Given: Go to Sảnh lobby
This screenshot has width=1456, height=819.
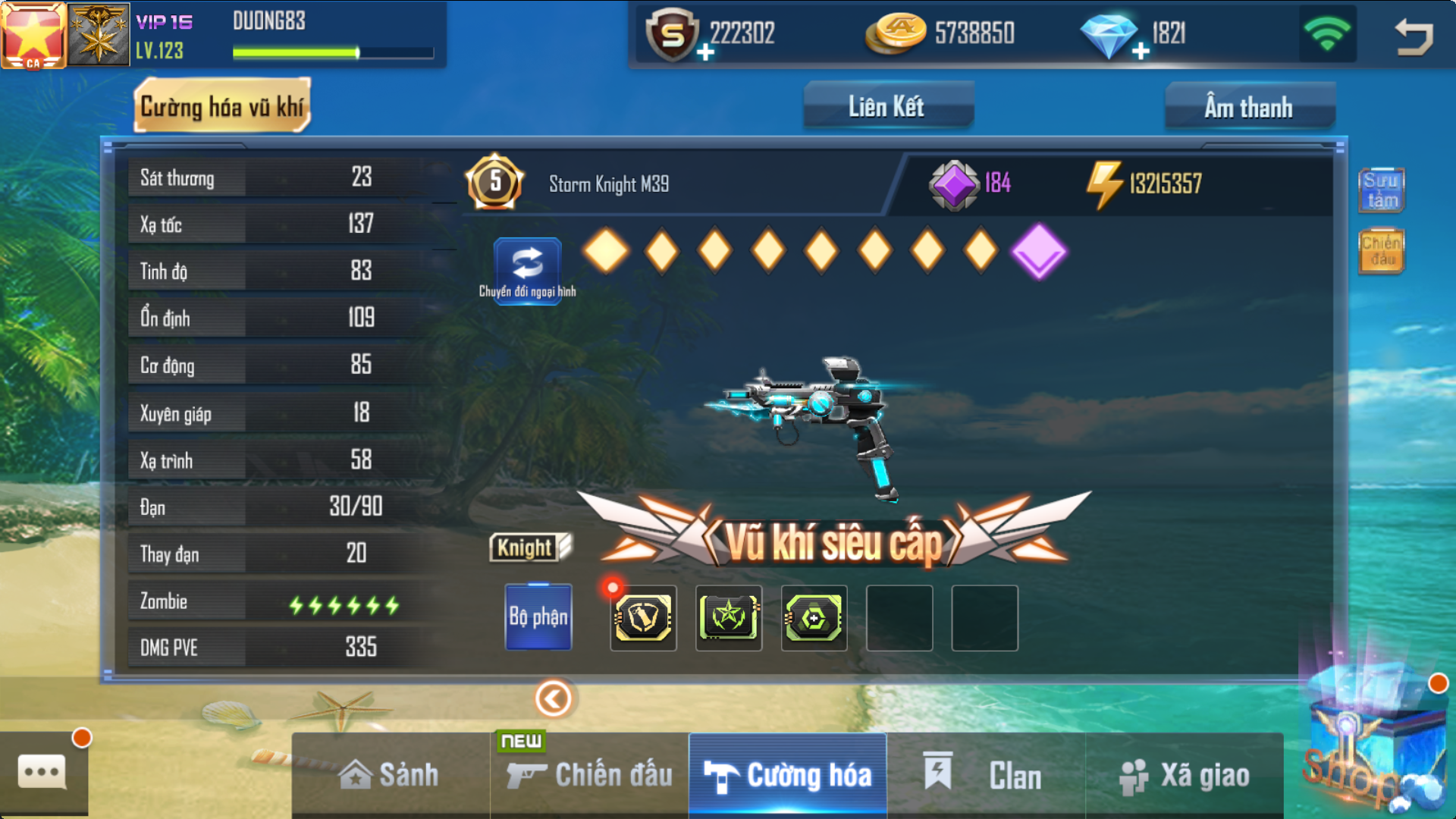Looking at the screenshot, I should pyautogui.click(x=390, y=775).
